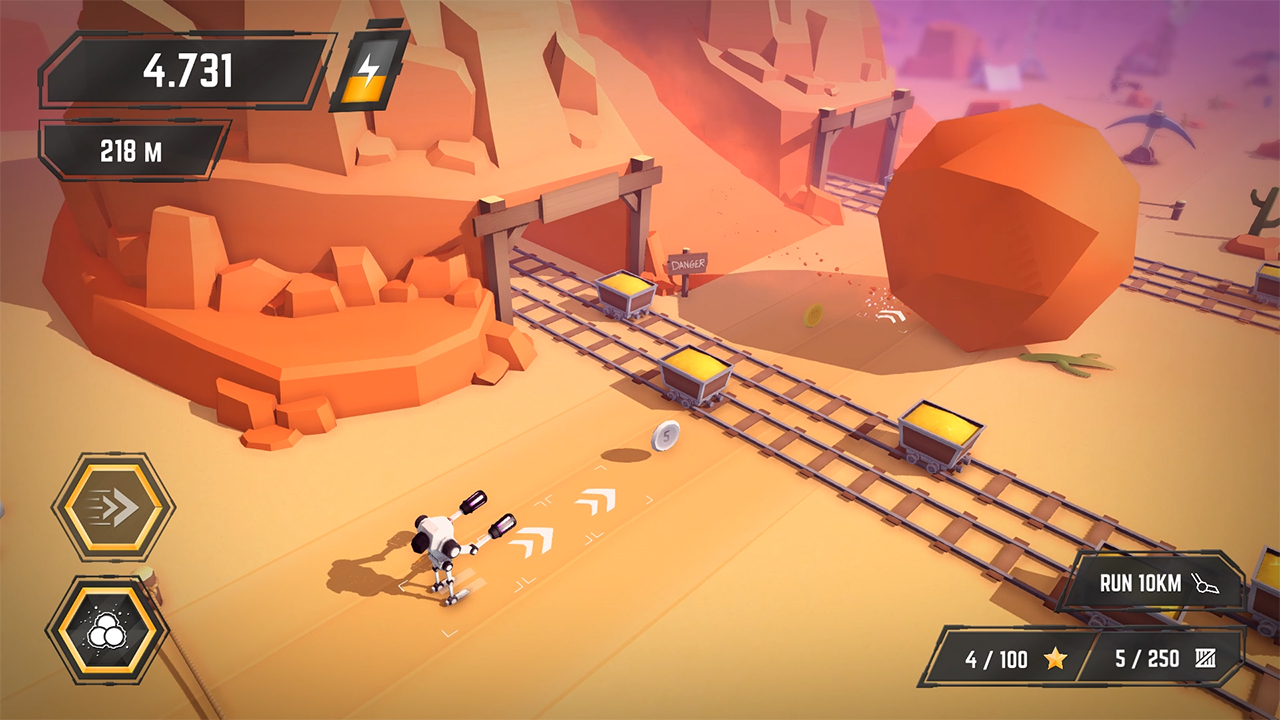The image size is (1280, 720).
Task: Open the score panel showing 4.731
Action: (185, 70)
